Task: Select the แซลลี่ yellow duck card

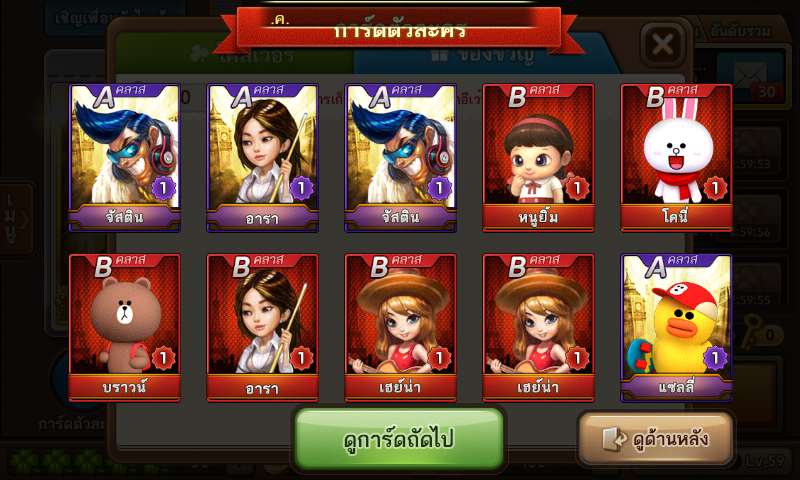Action: point(676,327)
